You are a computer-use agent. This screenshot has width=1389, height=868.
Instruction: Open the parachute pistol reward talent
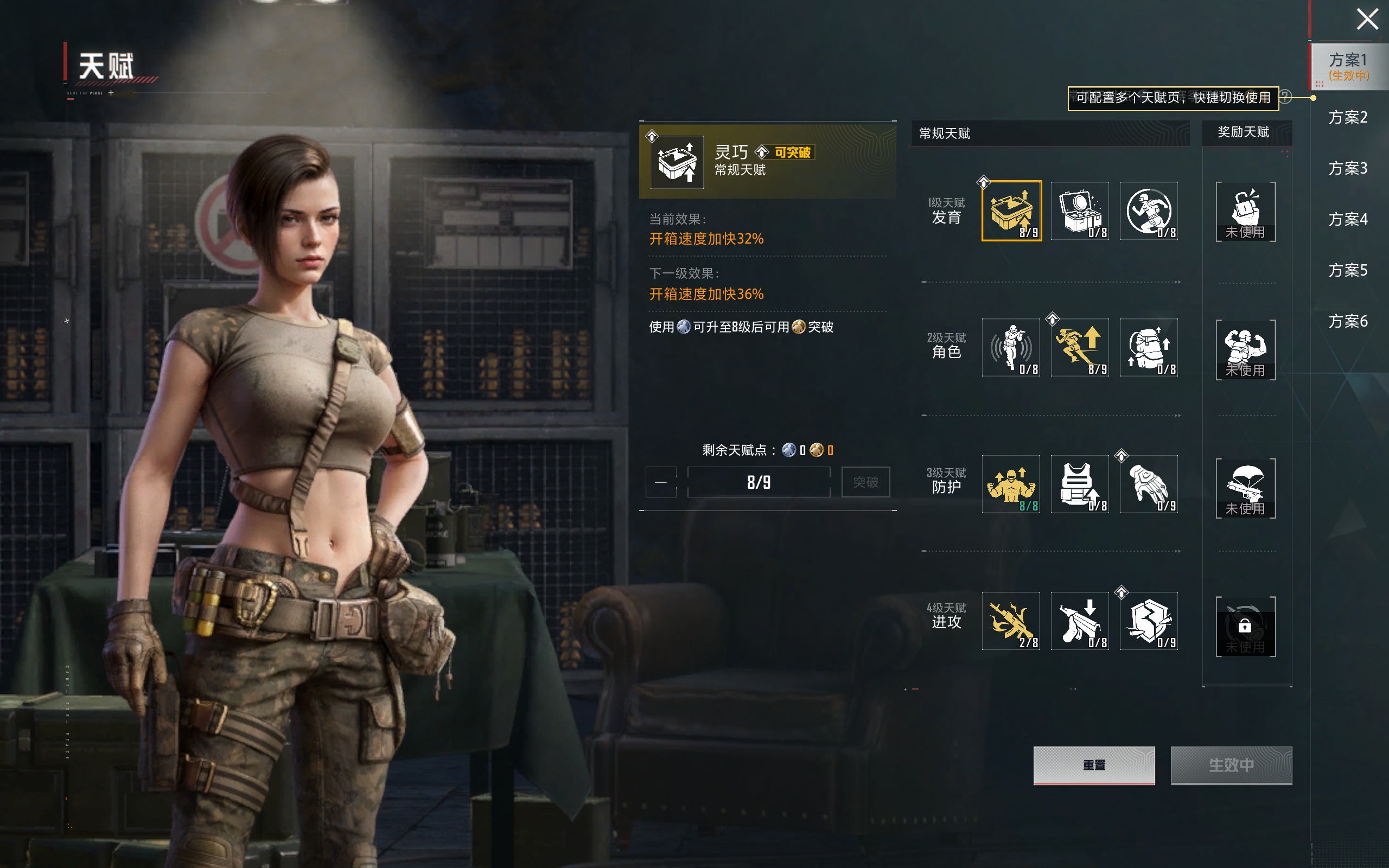coord(1246,488)
